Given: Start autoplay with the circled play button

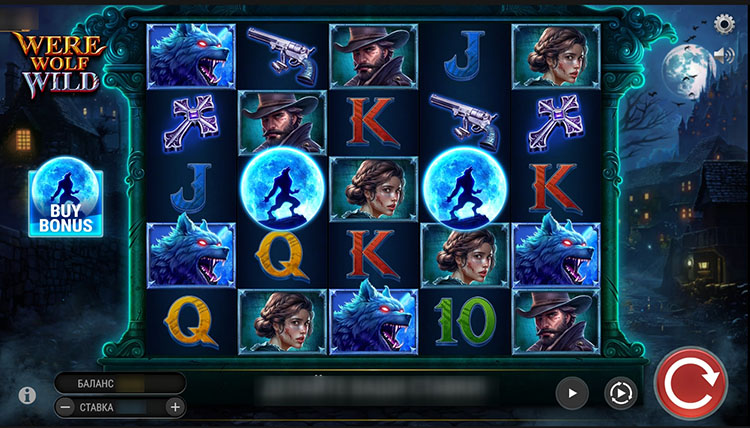Looking at the screenshot, I should point(620,393).
